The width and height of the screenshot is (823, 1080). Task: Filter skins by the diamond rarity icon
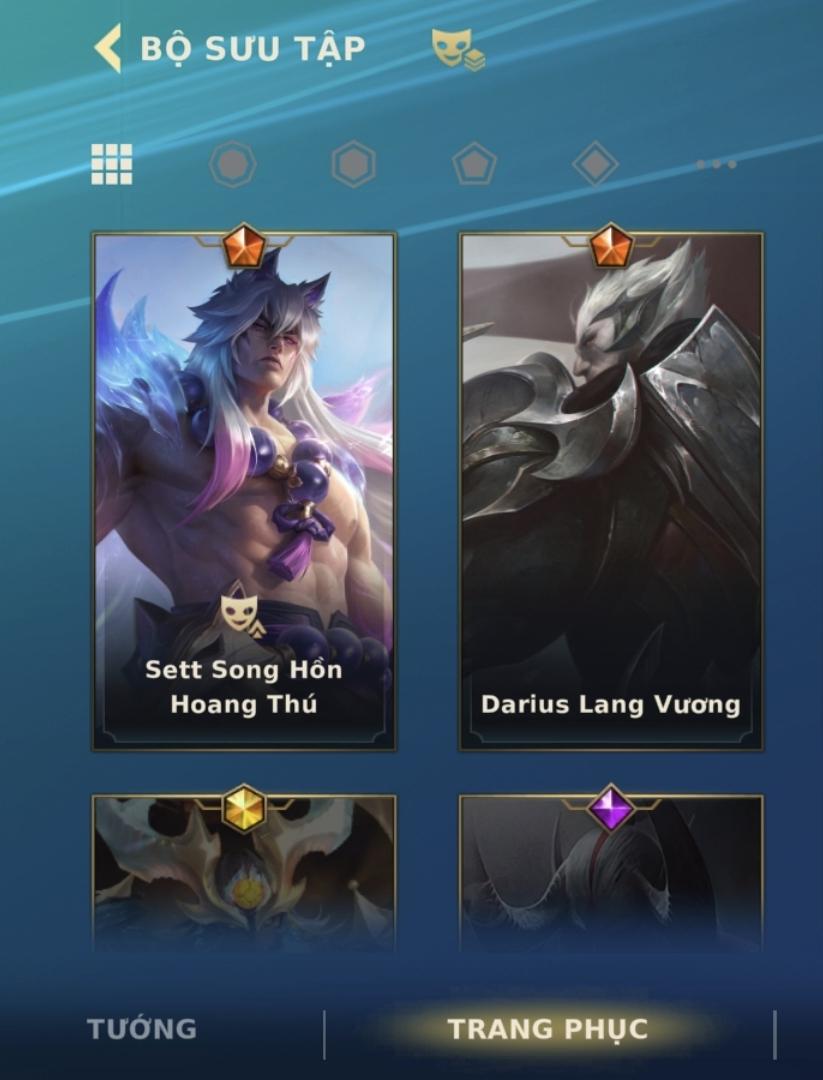(x=595, y=164)
